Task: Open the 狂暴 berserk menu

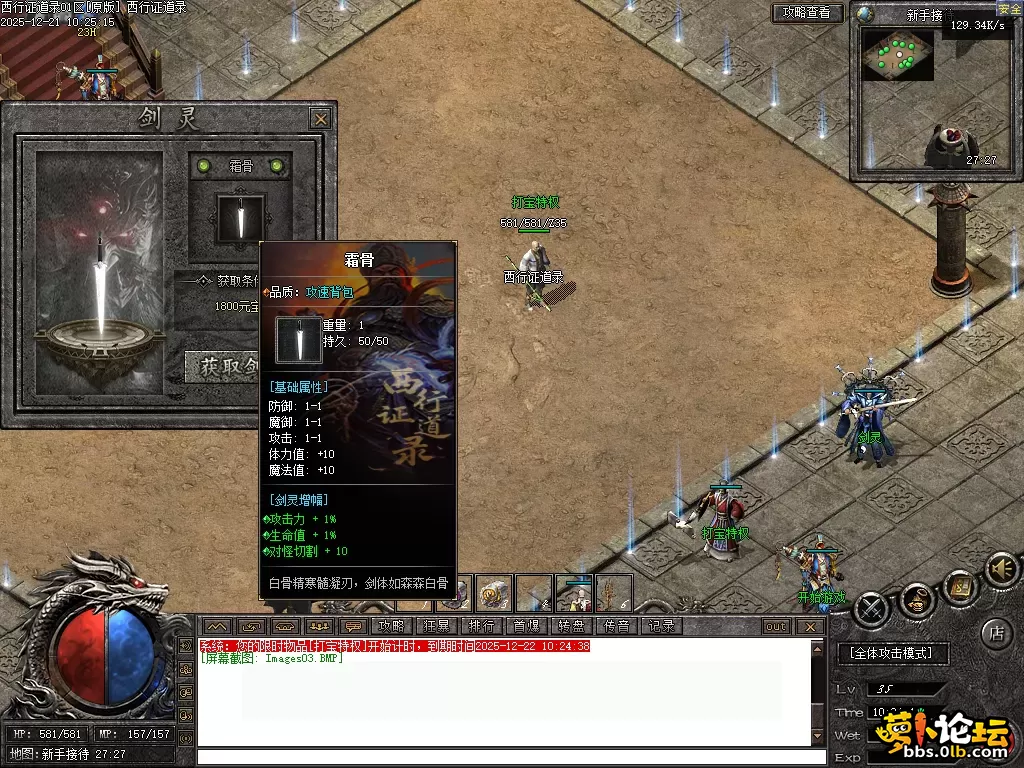Action: point(436,626)
